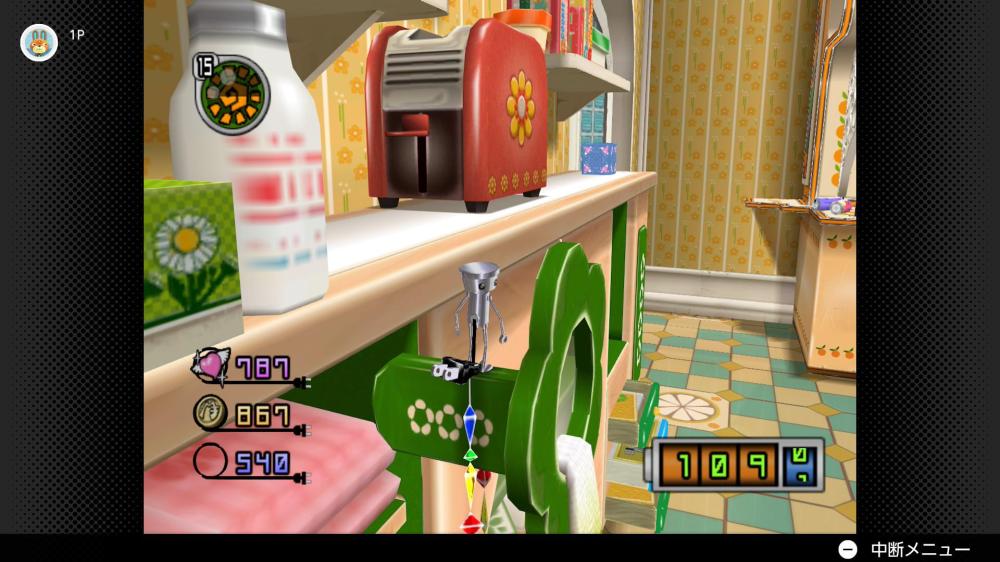Click the gold Moolah coin icon

click(x=211, y=413)
